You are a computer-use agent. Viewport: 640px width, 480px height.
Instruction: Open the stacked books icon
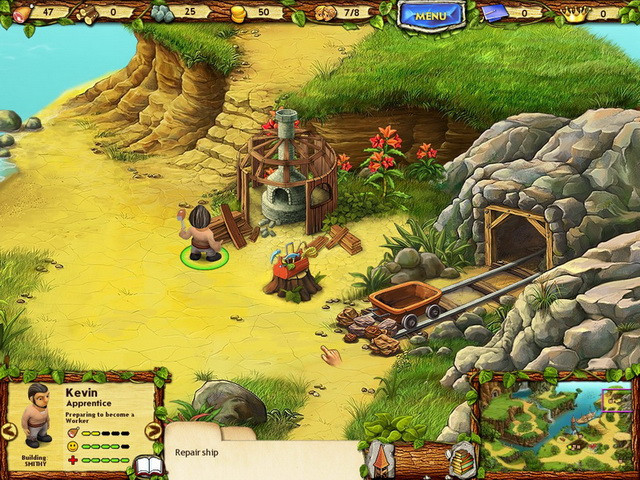click(x=463, y=462)
